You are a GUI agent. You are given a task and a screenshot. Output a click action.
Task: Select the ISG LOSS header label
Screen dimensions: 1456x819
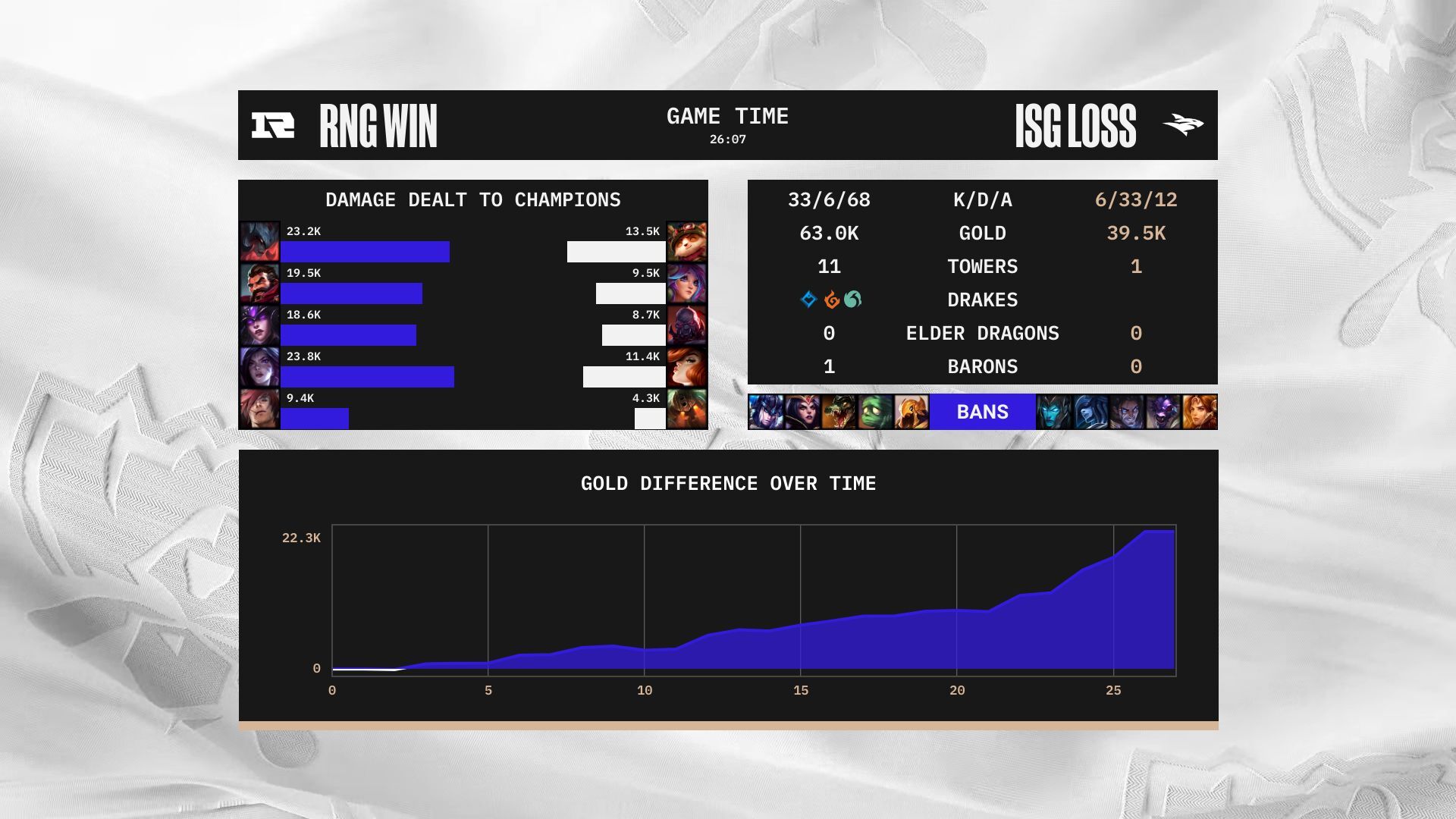[1078, 124]
